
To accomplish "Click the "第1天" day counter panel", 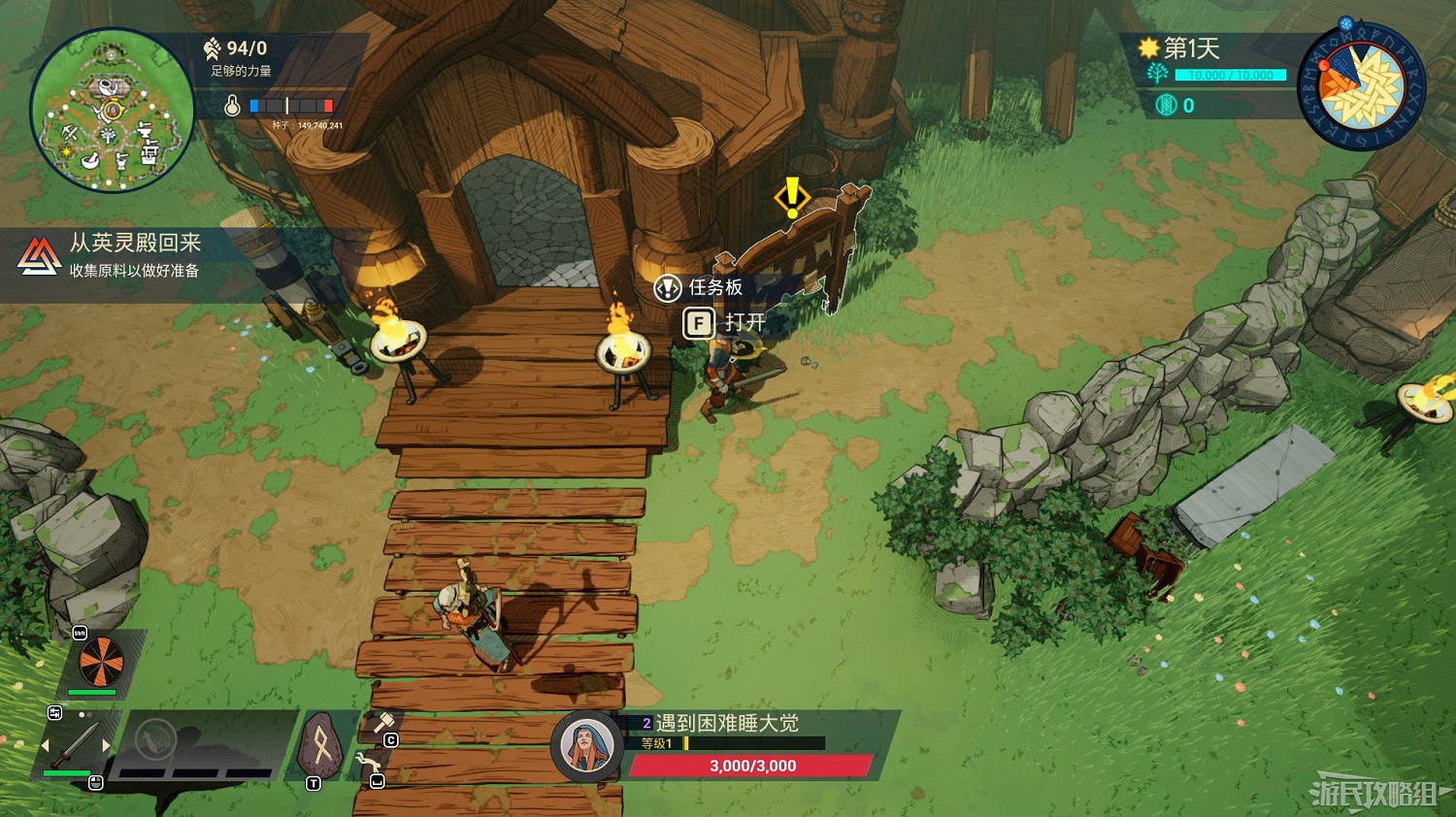I will point(1191,49).
